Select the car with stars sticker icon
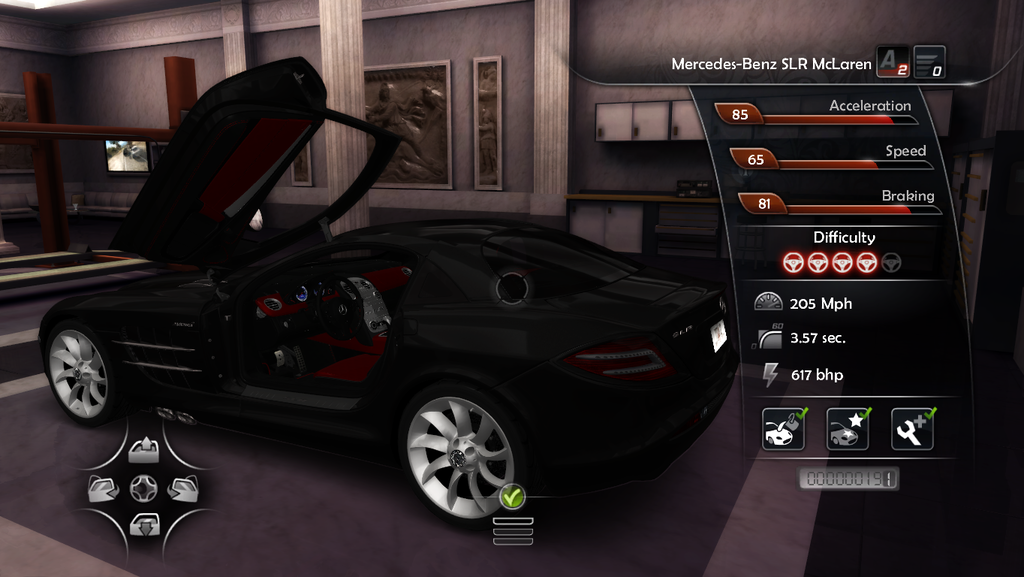Image resolution: width=1024 pixels, height=577 pixels. [x=848, y=429]
